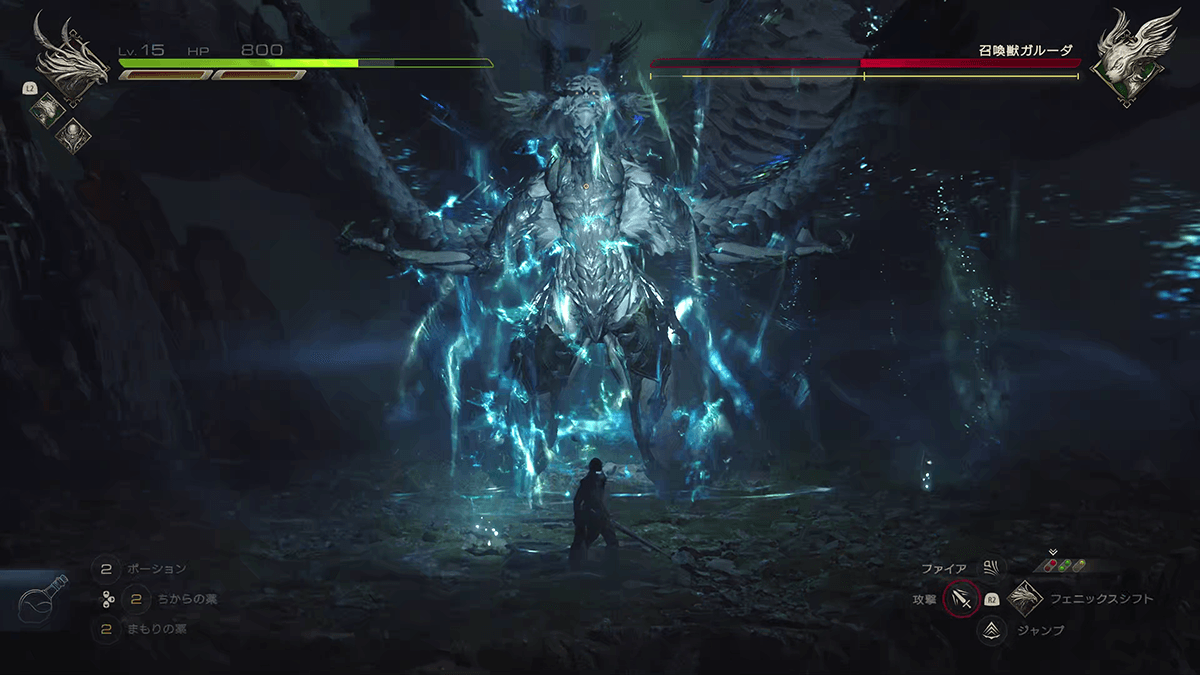Select the ジャンプ jump action icon
1200x675 pixels.
[x=991, y=630]
